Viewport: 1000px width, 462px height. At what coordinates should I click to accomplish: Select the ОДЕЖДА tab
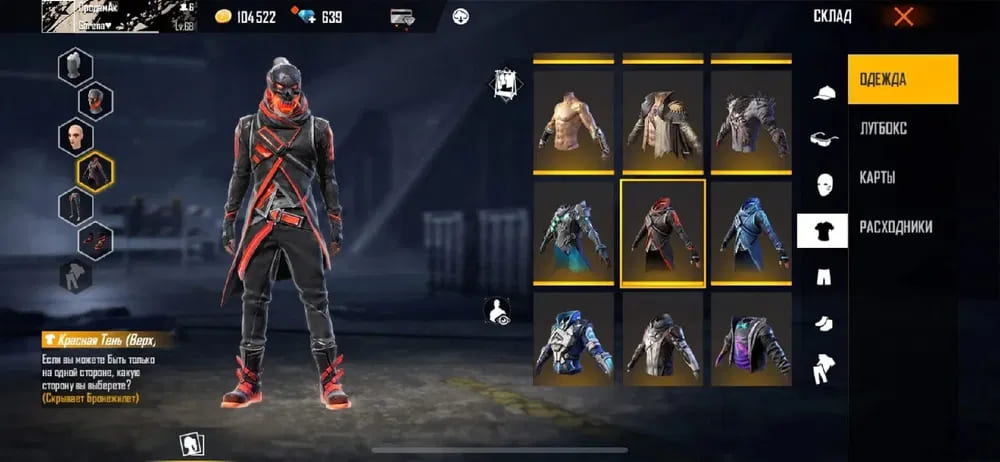903,79
